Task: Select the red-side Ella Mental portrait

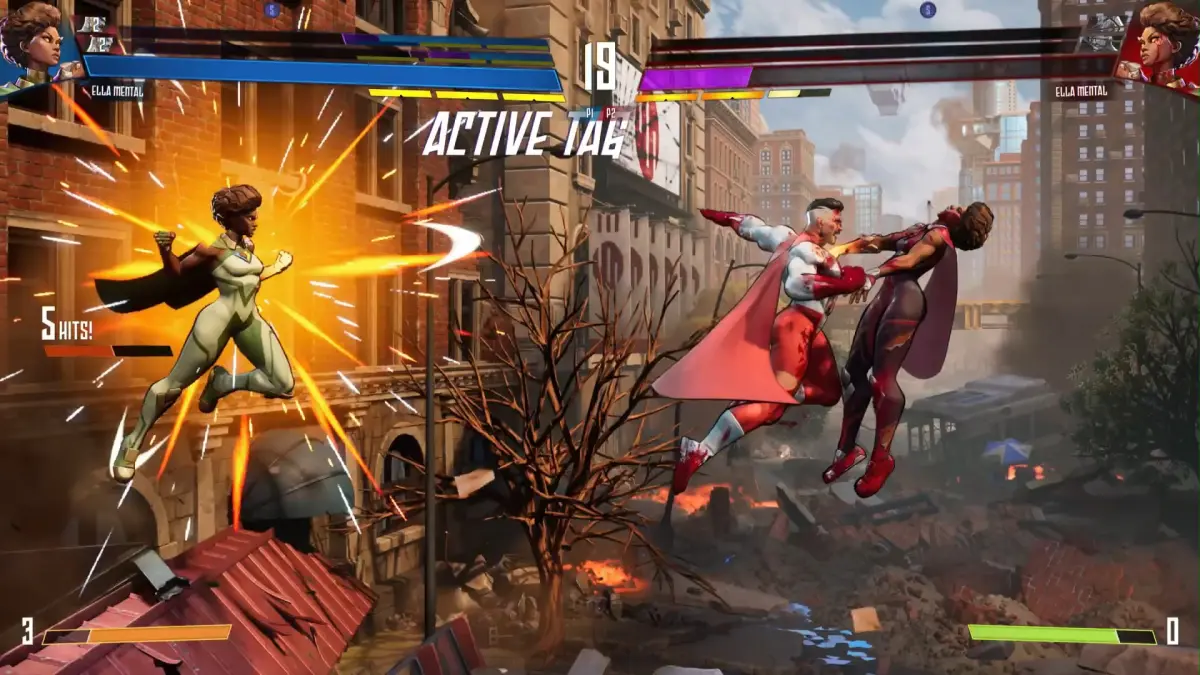Action: [1165, 42]
